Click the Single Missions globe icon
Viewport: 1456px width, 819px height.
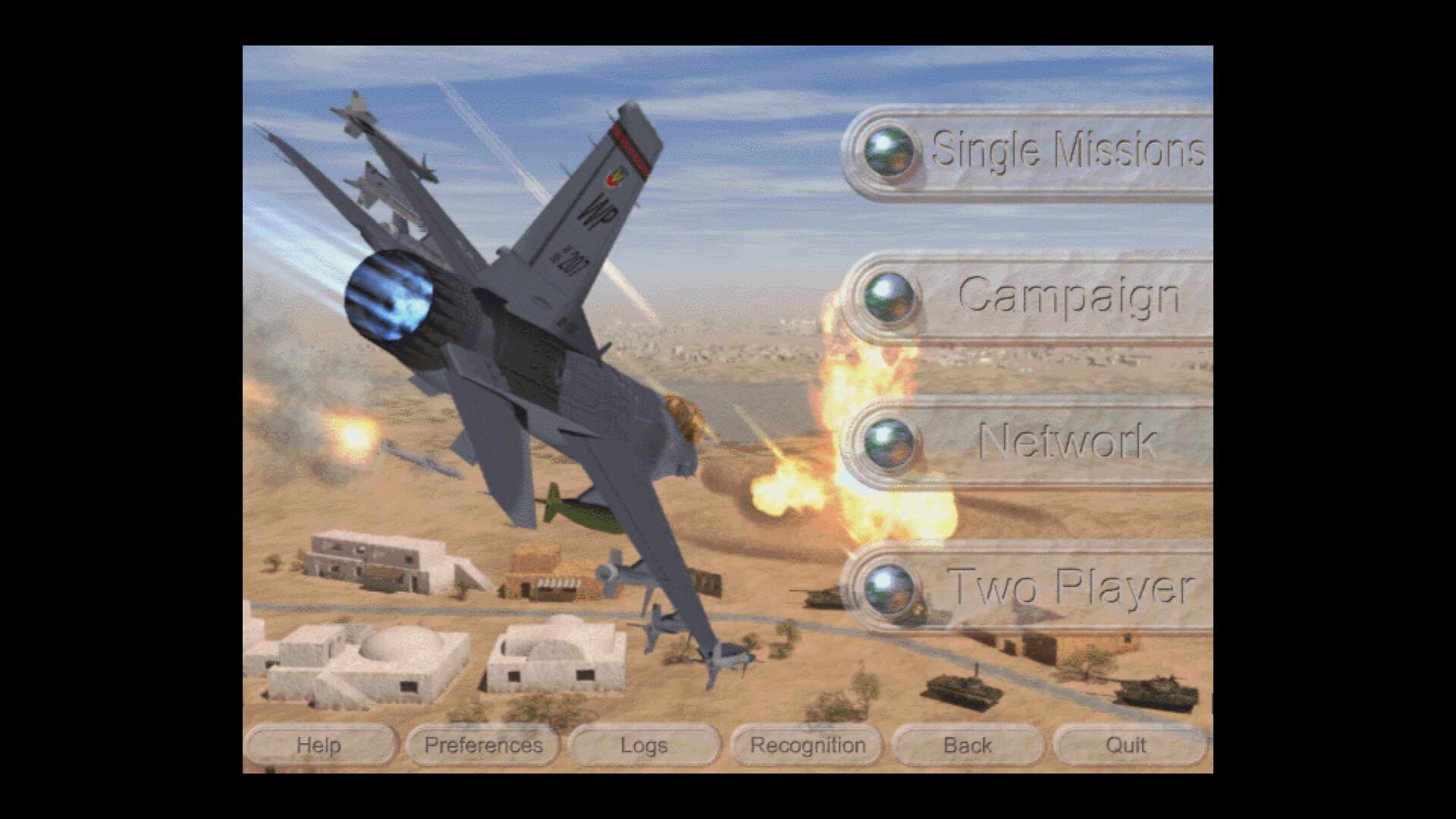(891, 151)
